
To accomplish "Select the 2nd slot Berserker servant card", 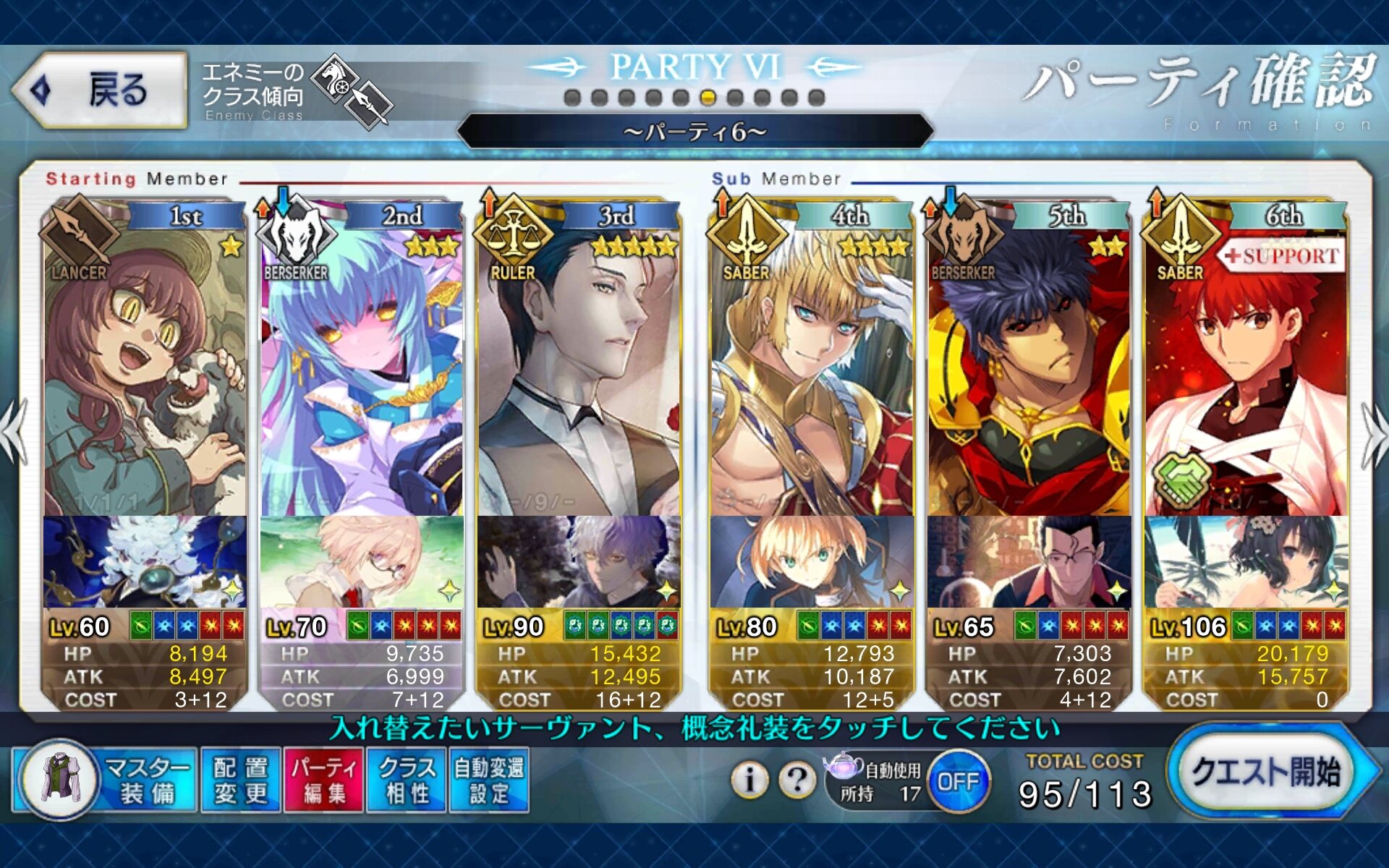I will point(362,376).
